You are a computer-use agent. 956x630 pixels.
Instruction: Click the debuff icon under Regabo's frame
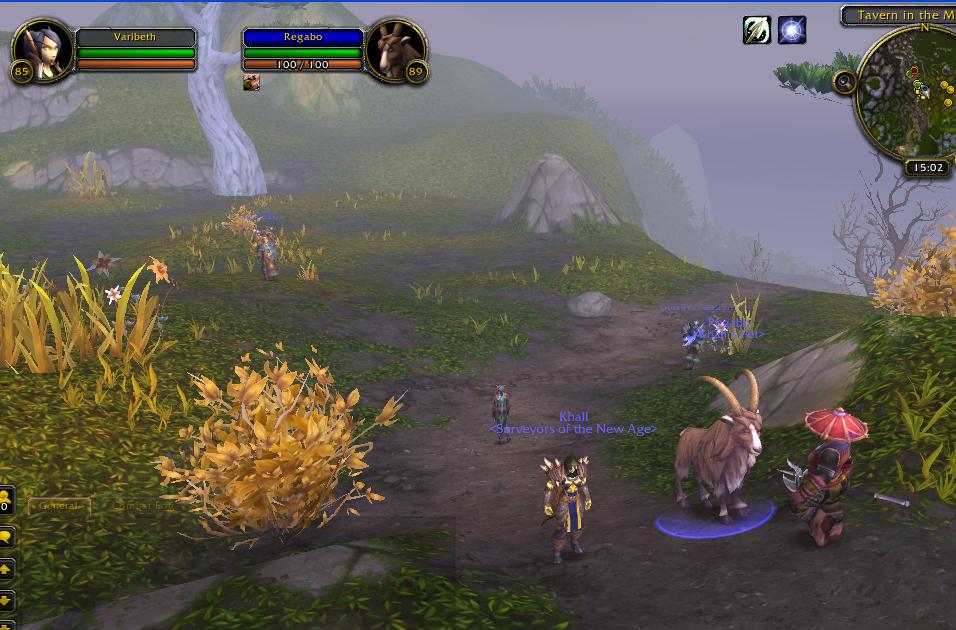point(252,83)
